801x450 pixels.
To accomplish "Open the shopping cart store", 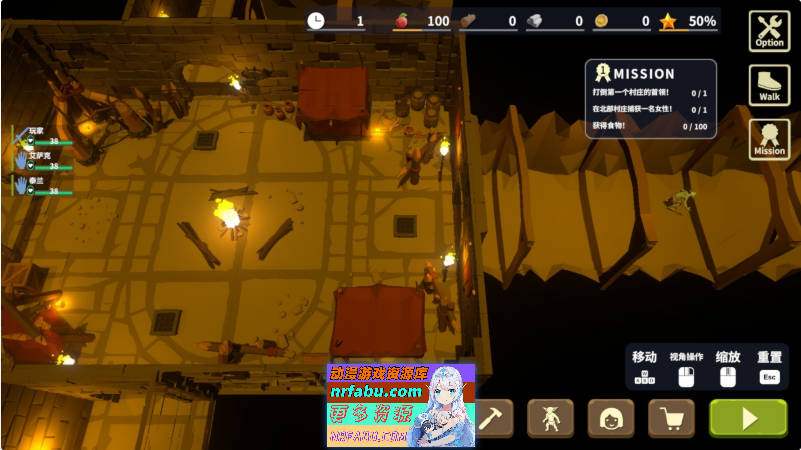I will (x=671, y=418).
